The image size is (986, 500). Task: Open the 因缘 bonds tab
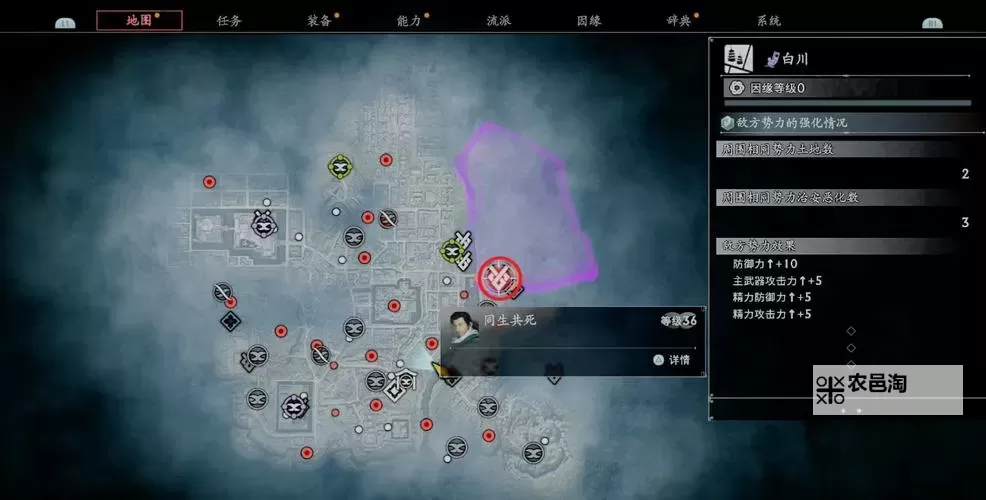[589, 20]
